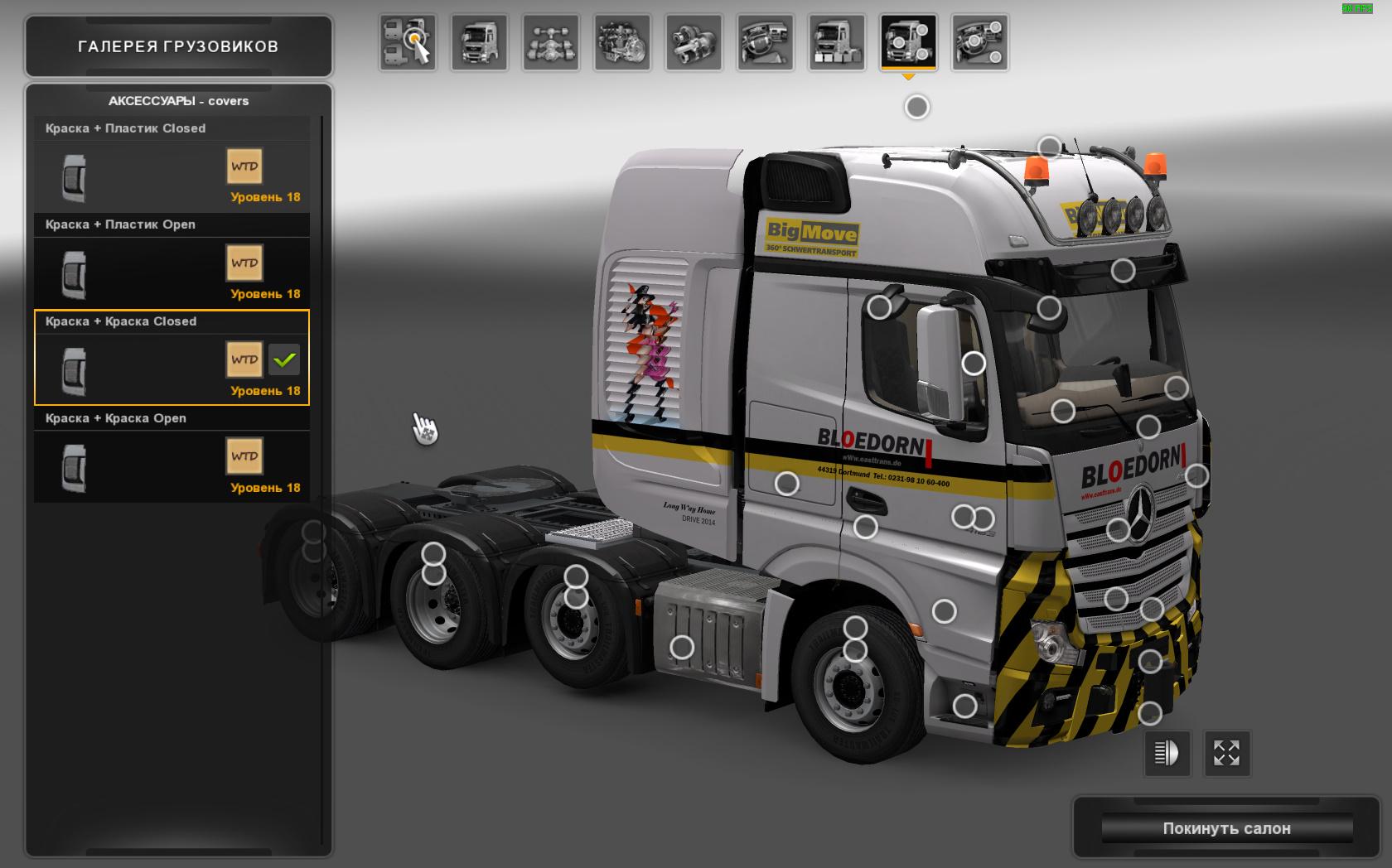Viewport: 1392px width, 868px height.
Task: Open the cabin selection tab
Action: click(479, 42)
